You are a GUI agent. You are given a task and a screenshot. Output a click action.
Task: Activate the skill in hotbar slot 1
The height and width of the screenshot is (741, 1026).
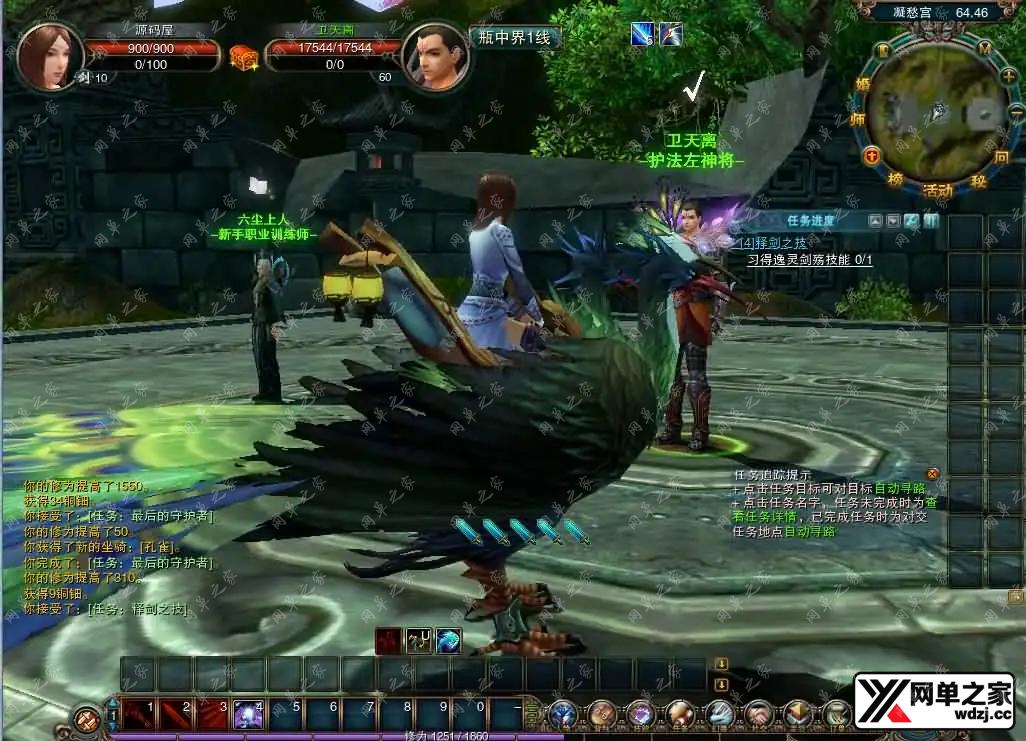click(138, 714)
